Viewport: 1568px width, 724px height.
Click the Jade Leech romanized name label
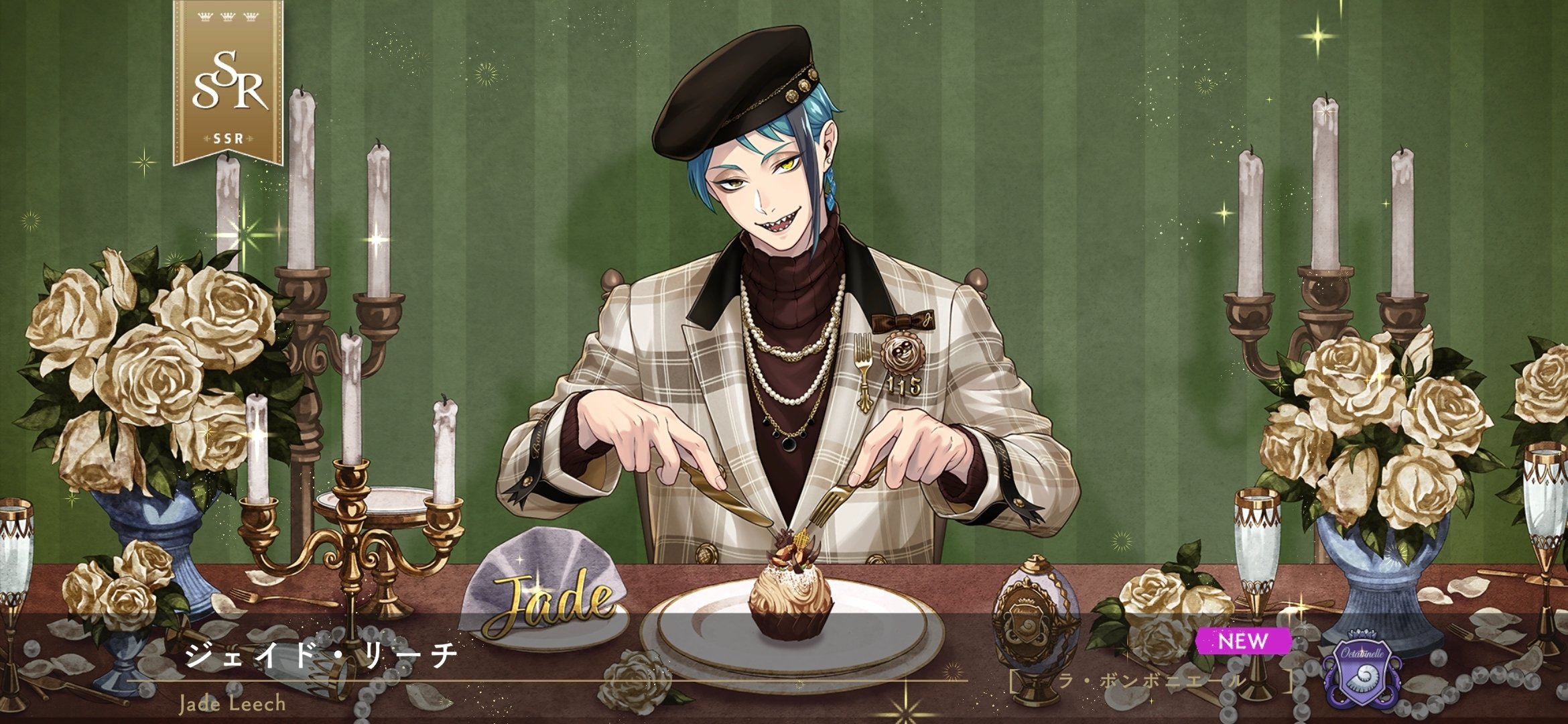231,707
